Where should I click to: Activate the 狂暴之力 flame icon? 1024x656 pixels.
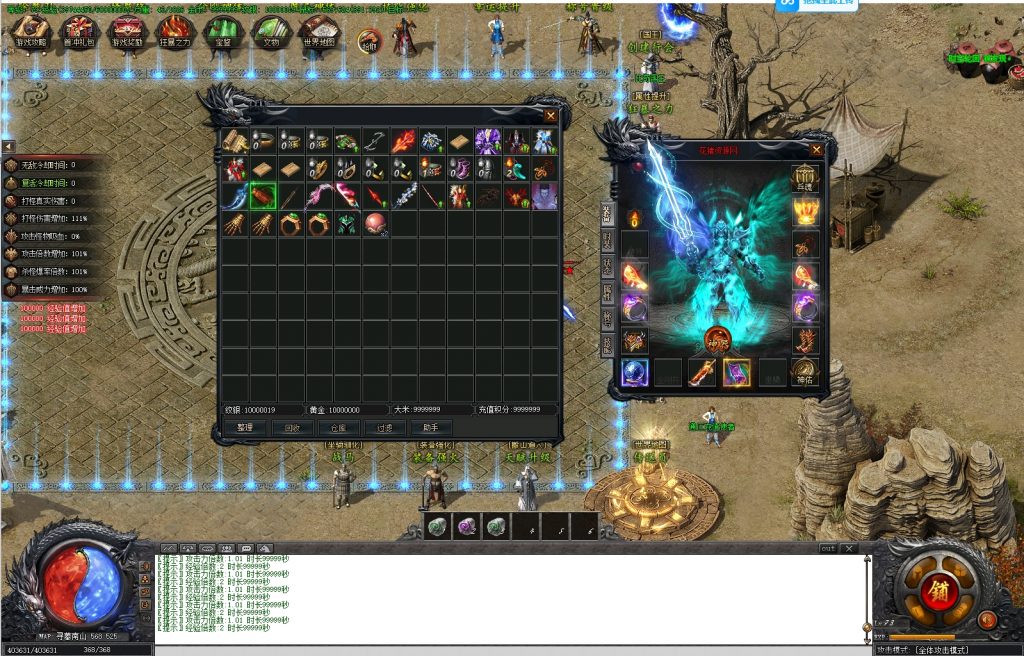point(176,32)
